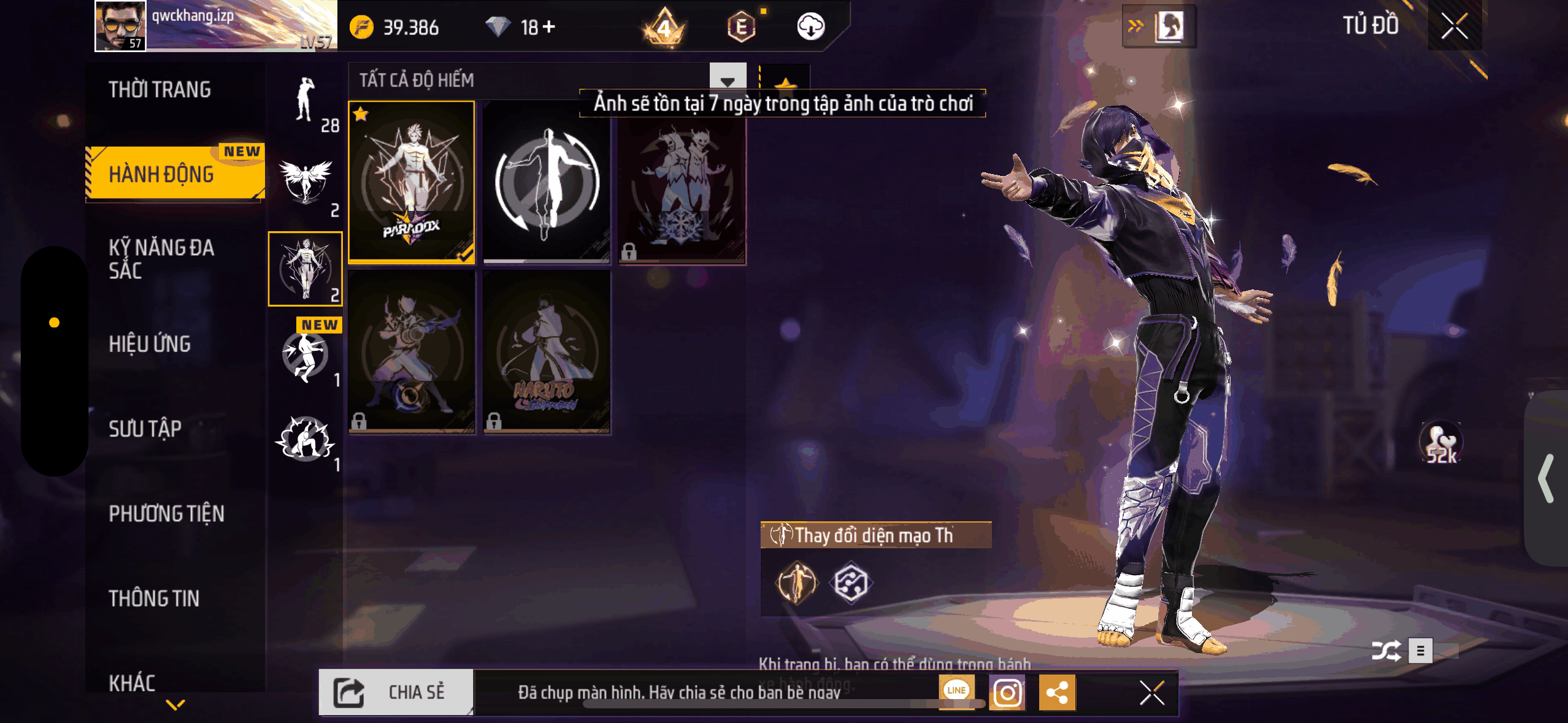
Task: Share the screenshot to Instagram
Action: [x=1007, y=693]
